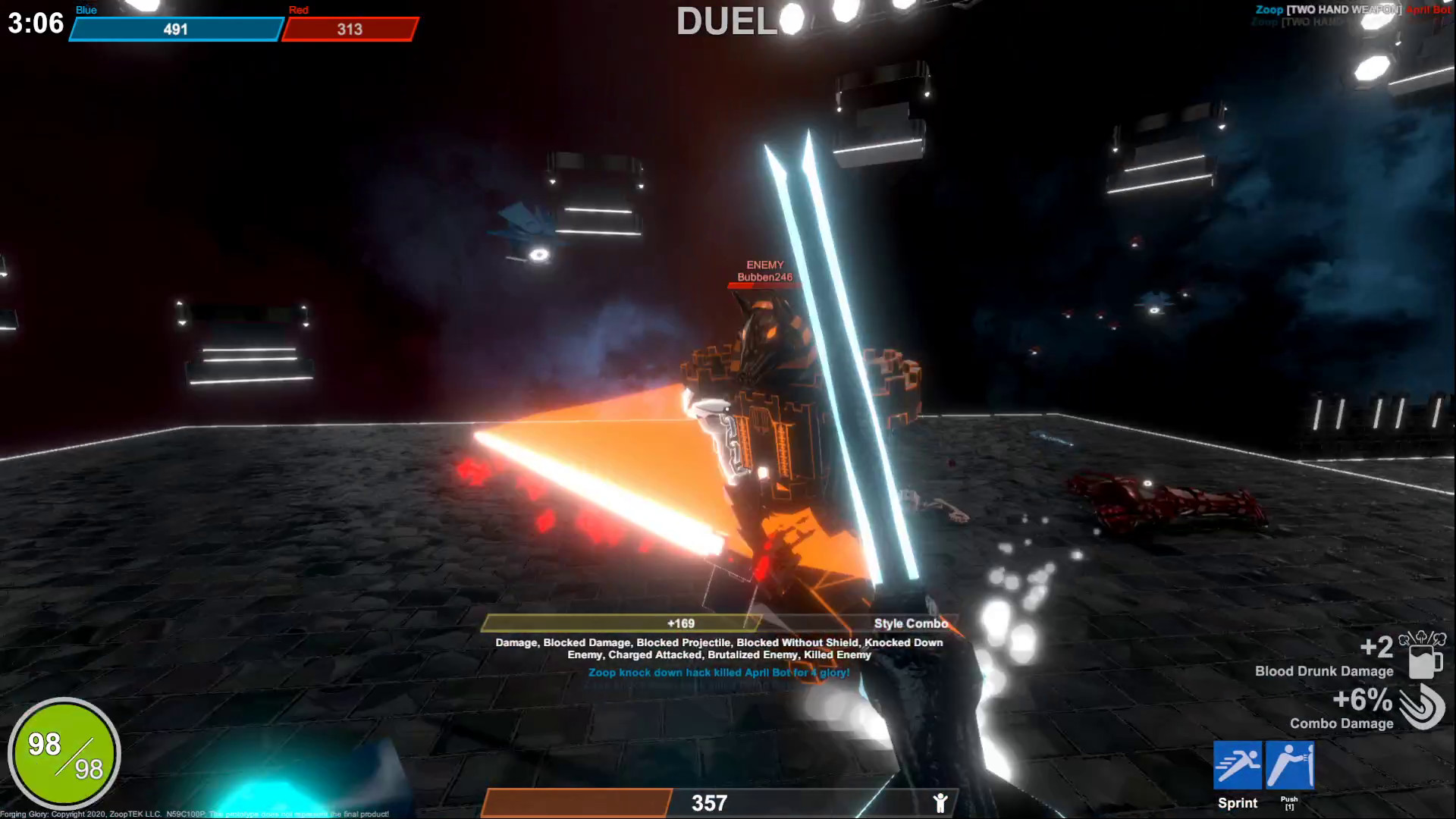Expand the kill feed entry for April Bot
This screenshot has width=1456, height=819.
(x=717, y=673)
